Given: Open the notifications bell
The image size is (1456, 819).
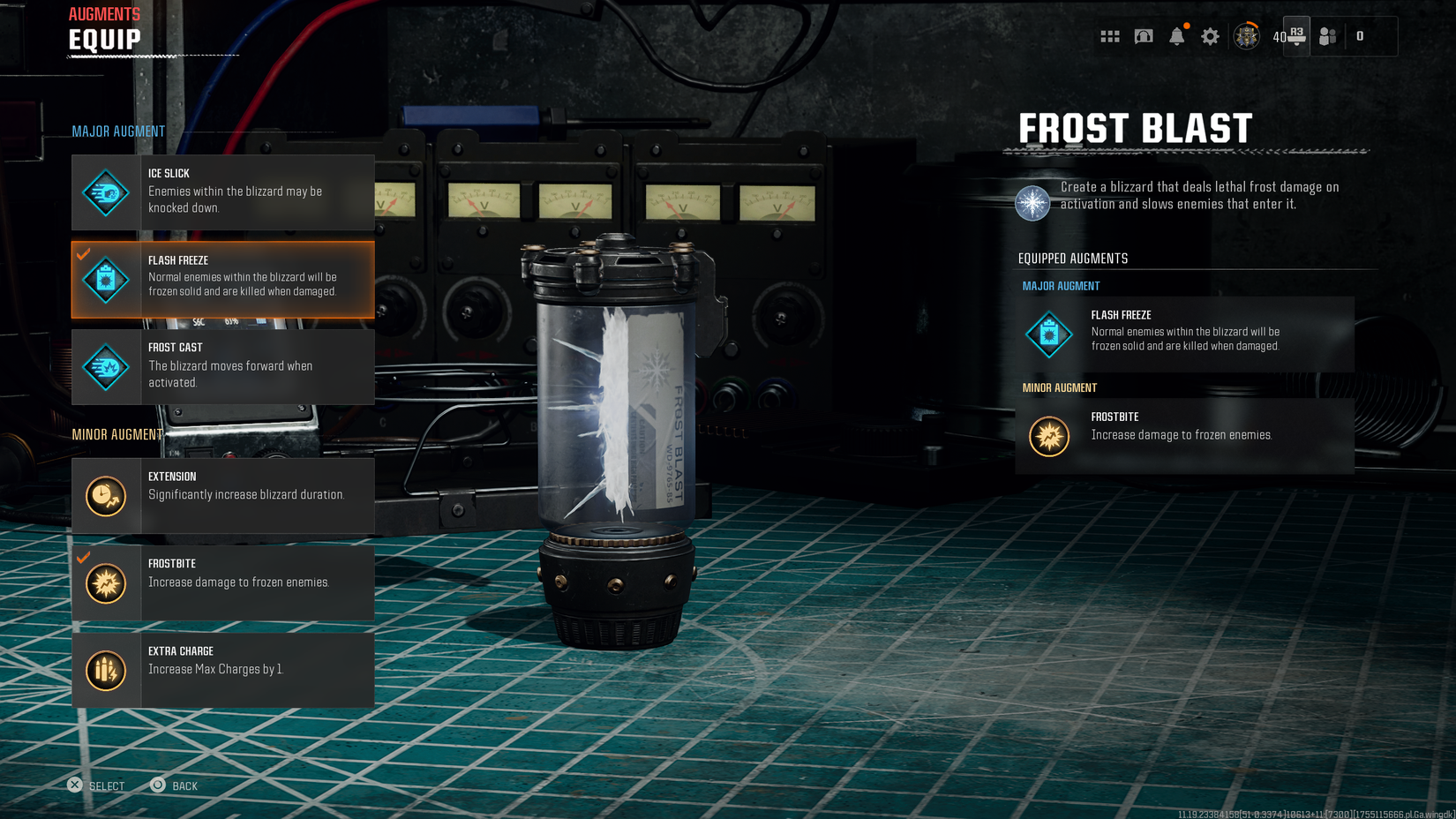Looking at the screenshot, I should (1177, 36).
